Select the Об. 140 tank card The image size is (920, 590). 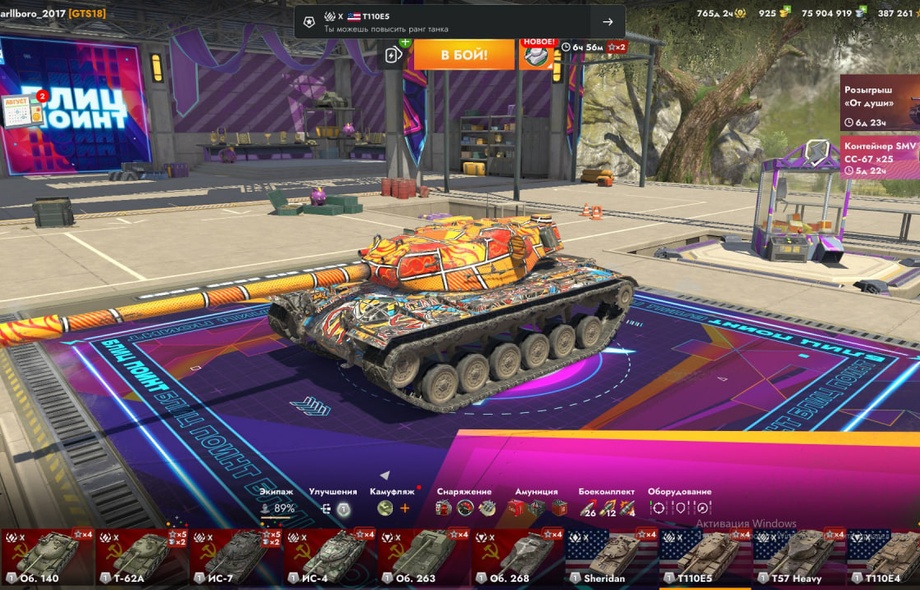pyautogui.click(x=47, y=558)
